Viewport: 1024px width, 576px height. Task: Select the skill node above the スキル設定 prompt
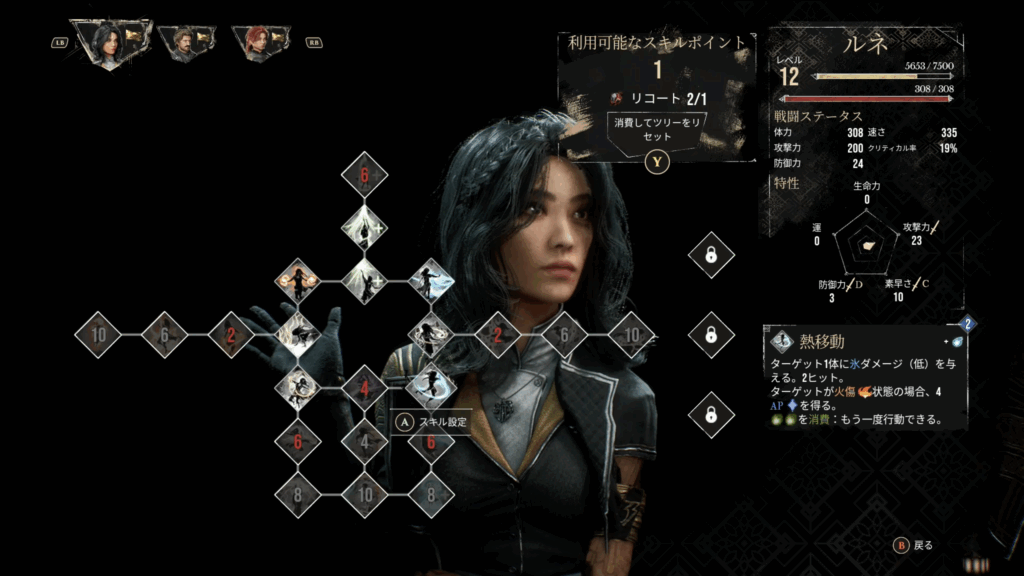[431, 385]
